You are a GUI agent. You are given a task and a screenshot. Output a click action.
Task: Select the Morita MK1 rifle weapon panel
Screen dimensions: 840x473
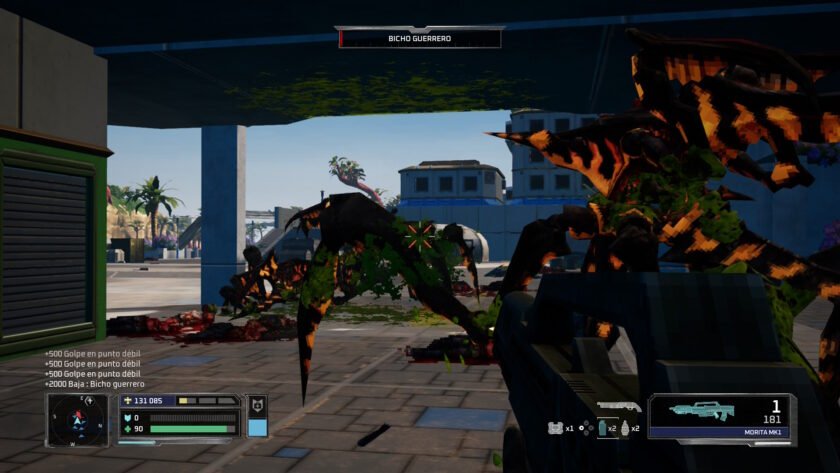click(721, 417)
